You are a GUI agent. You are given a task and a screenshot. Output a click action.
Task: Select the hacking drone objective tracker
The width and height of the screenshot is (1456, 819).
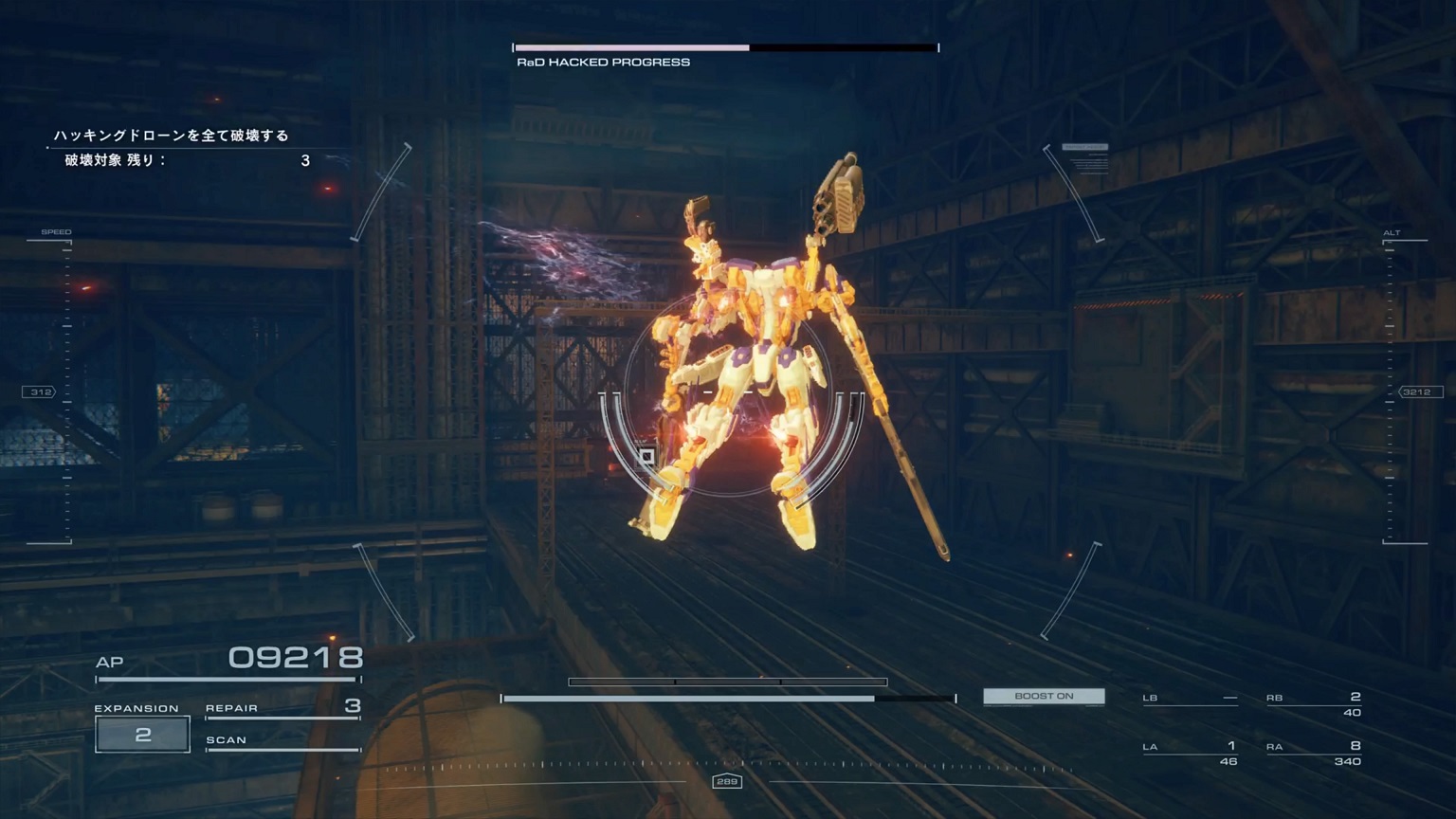180,148
